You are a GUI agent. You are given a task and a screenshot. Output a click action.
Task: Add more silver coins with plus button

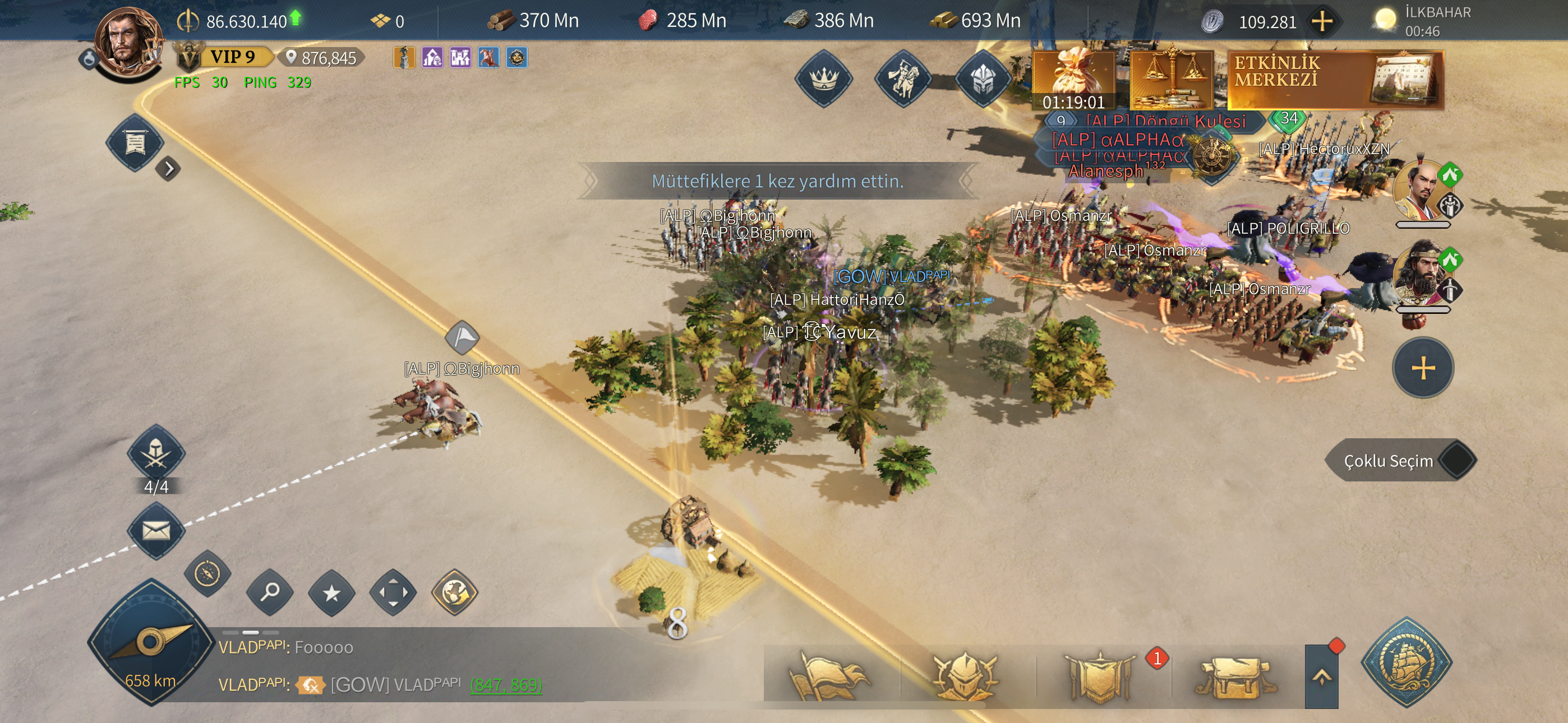point(1321,22)
